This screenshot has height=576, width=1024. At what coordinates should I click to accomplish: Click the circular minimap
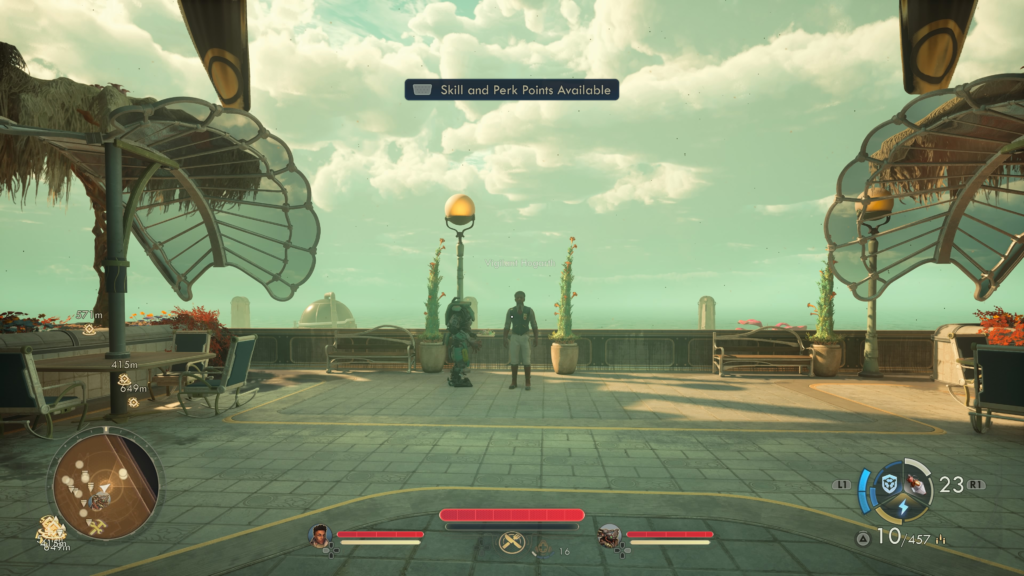[x=105, y=483]
